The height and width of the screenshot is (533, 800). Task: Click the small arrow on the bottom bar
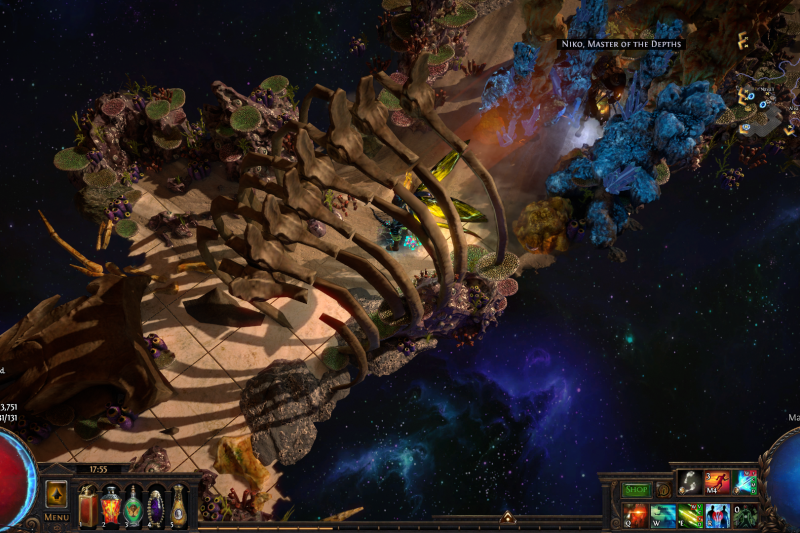point(507,518)
